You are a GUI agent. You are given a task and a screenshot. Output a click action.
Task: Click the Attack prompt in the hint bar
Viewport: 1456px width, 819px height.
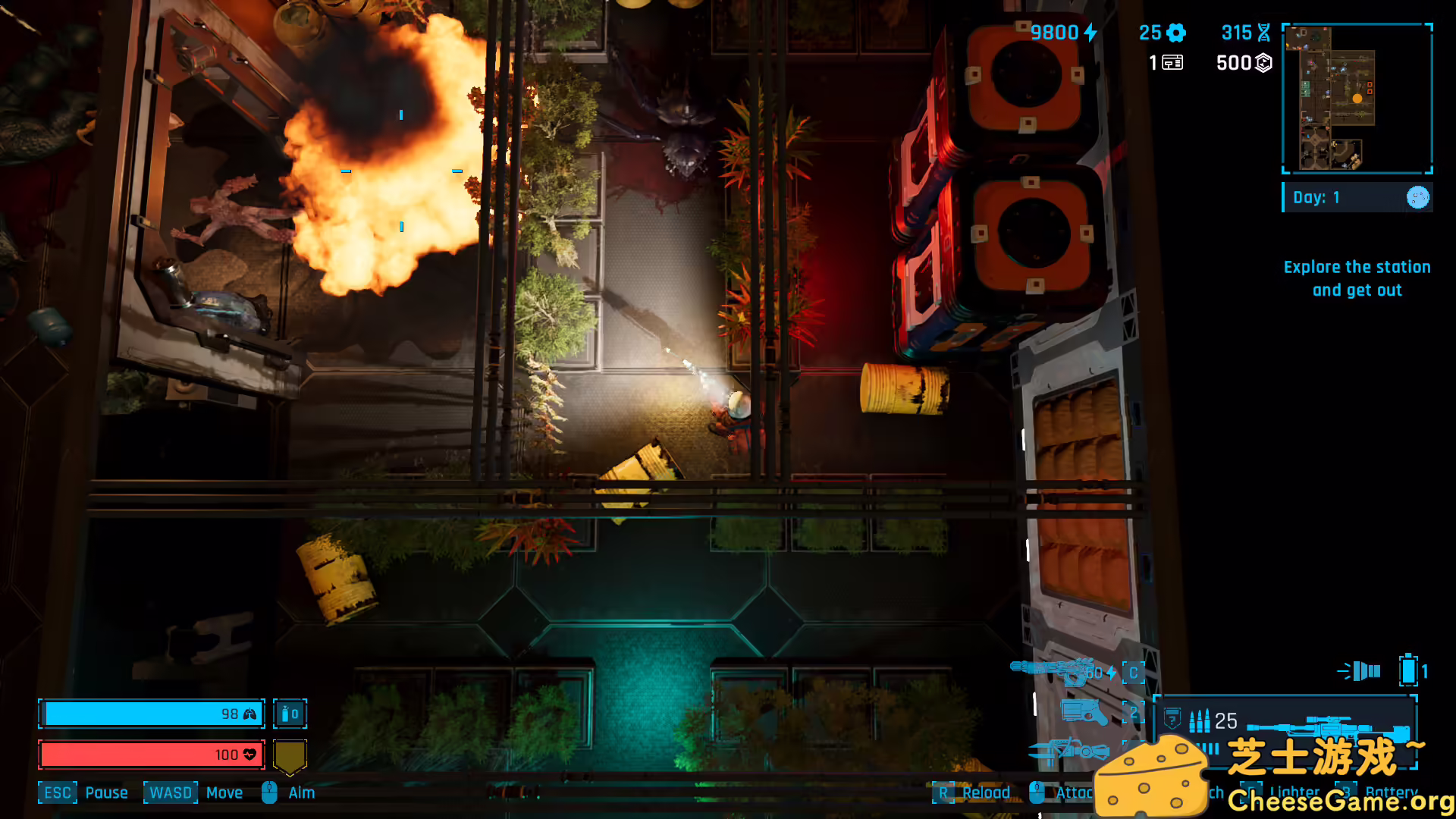coord(1074,792)
